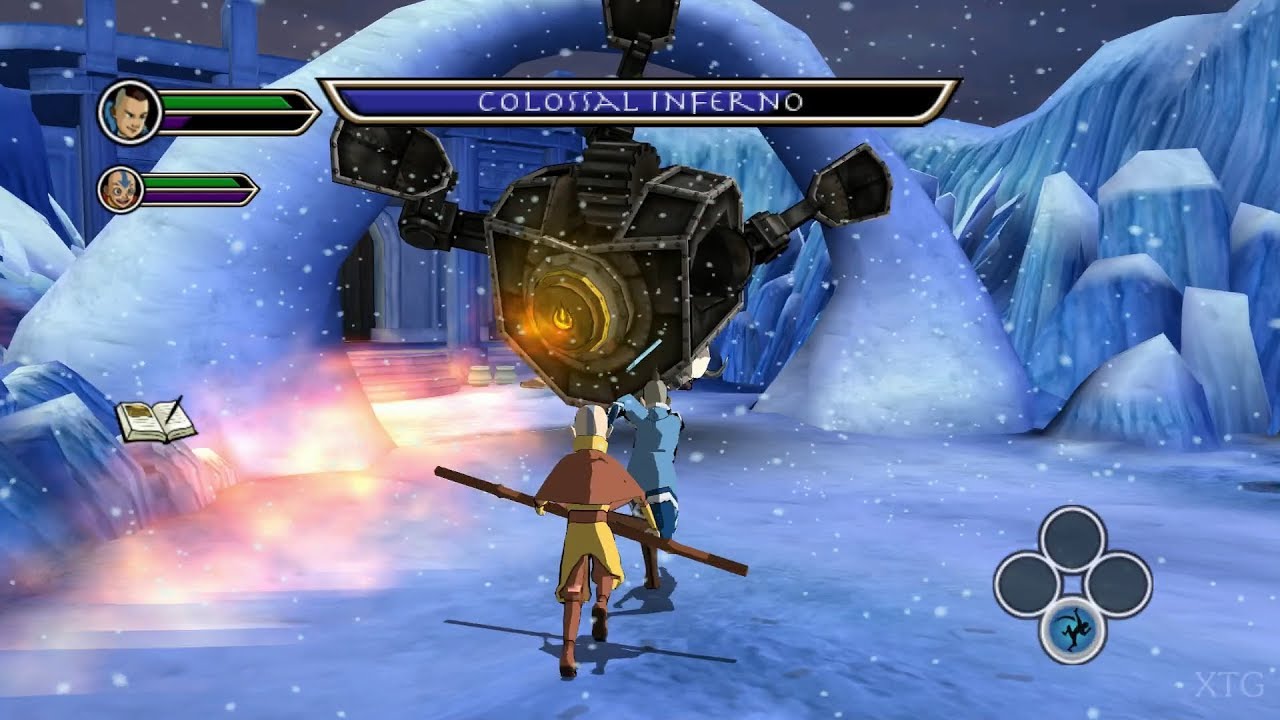
Task: Expand Aang's status bar arrow tip
Action: [255, 190]
